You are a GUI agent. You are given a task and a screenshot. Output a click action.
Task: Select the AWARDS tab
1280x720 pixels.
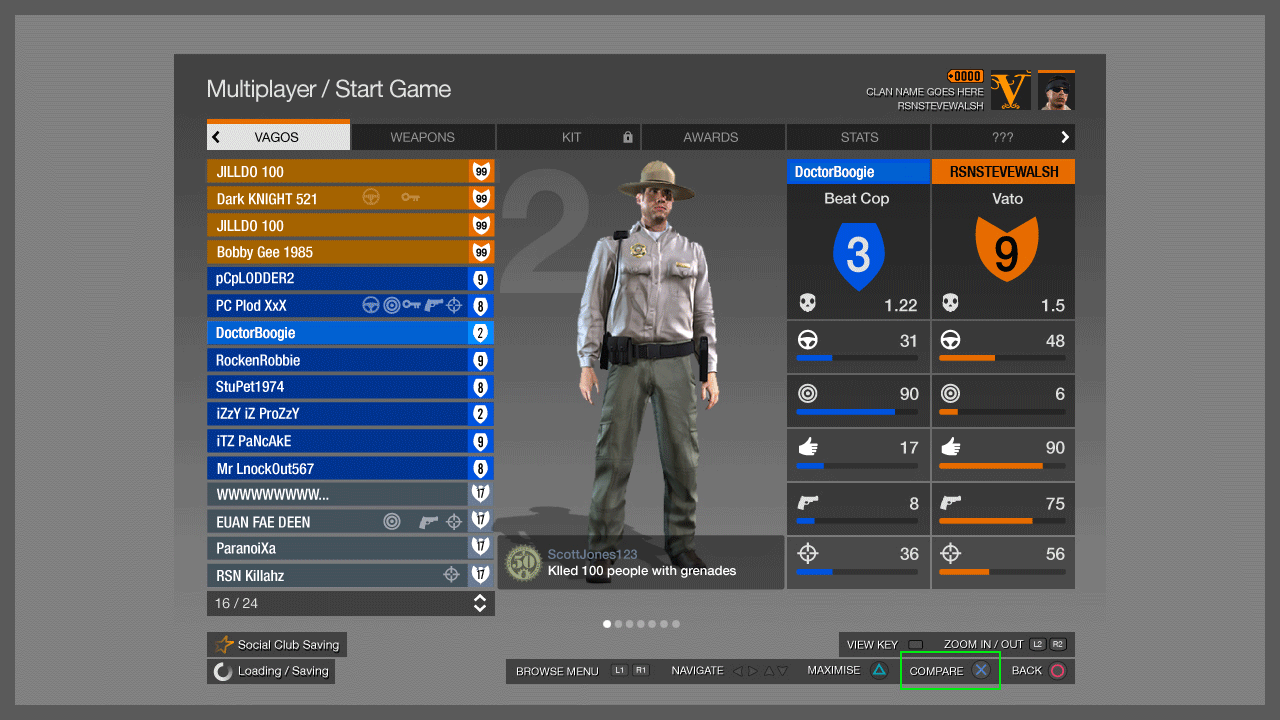pyautogui.click(x=711, y=137)
